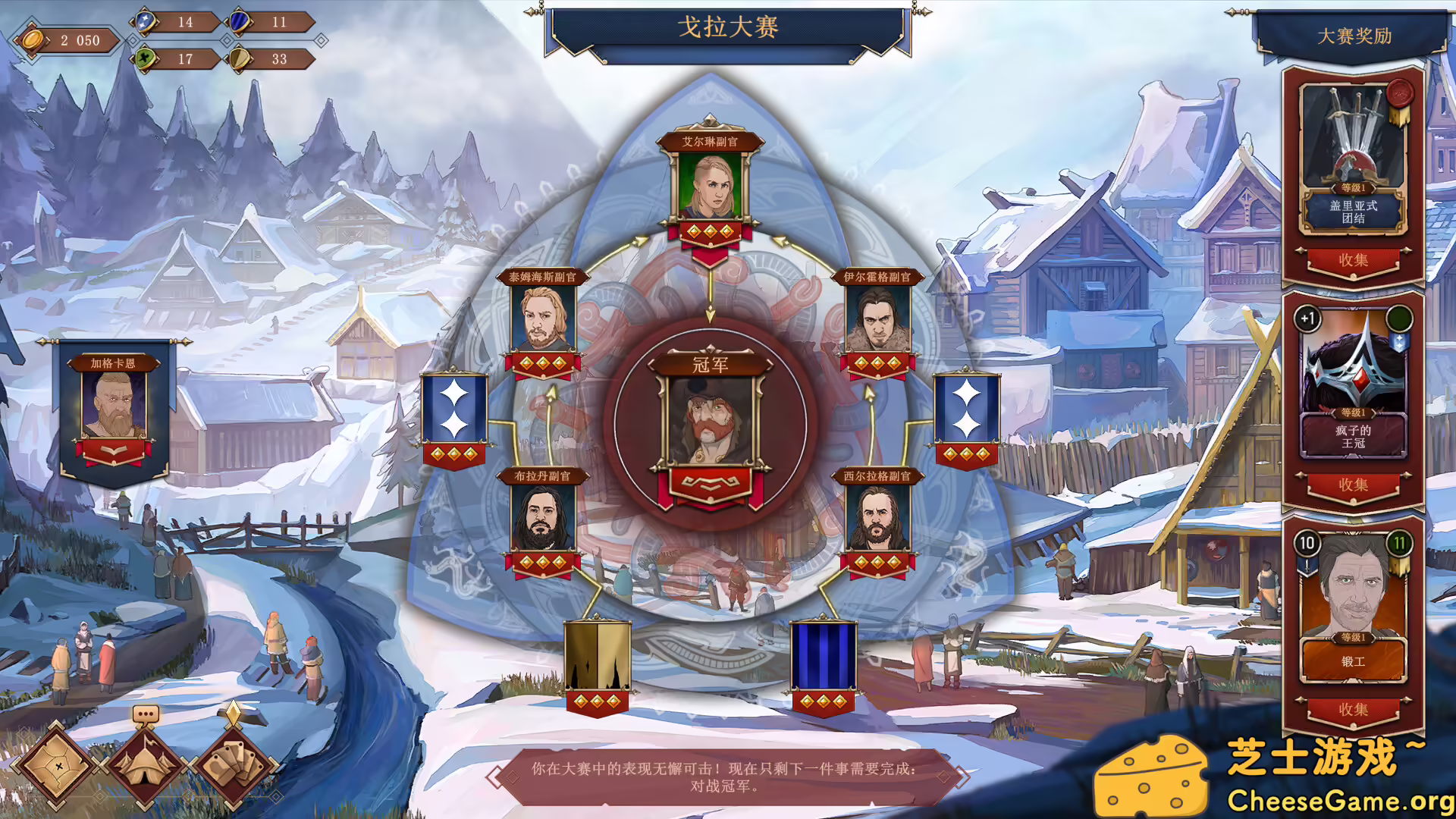Collect the 锻工 reward card
Screen dimensions: 1456x819
1354,709
